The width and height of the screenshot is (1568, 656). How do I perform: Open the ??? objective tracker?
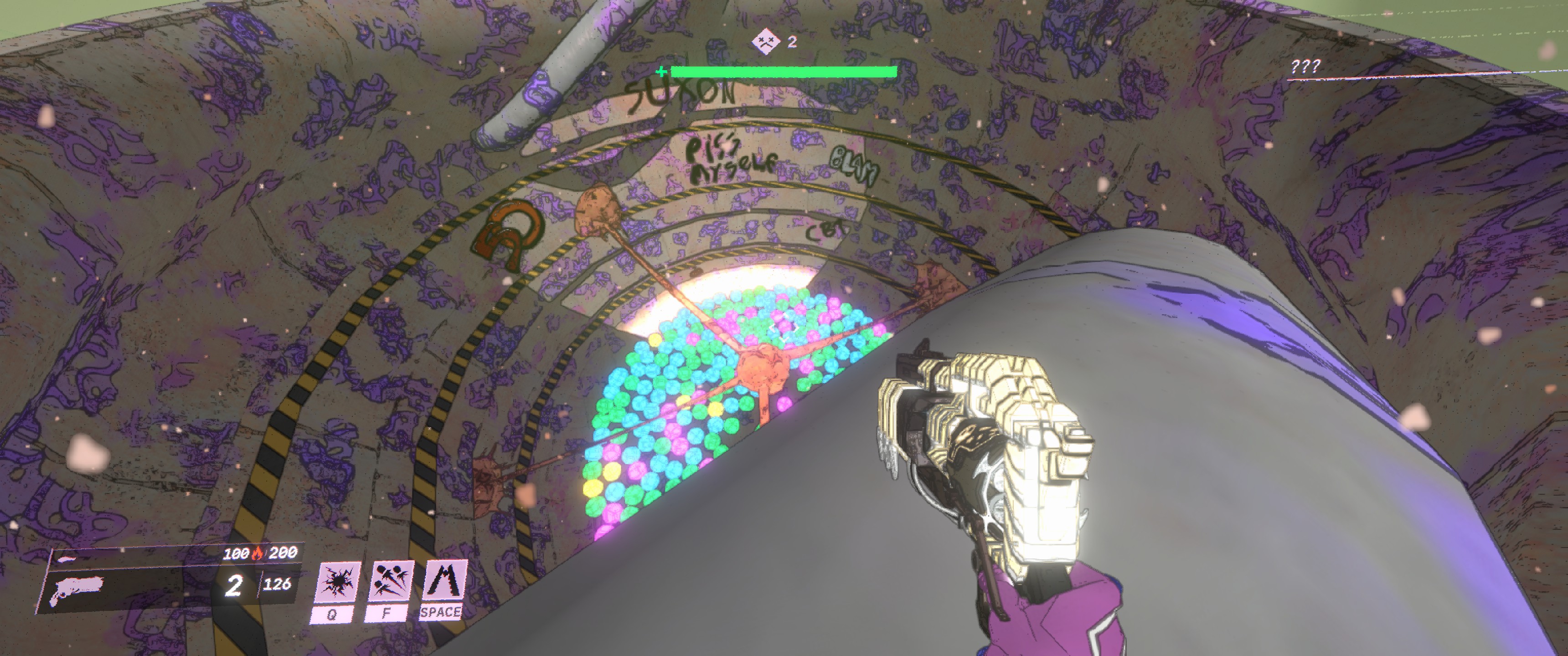[x=1305, y=67]
